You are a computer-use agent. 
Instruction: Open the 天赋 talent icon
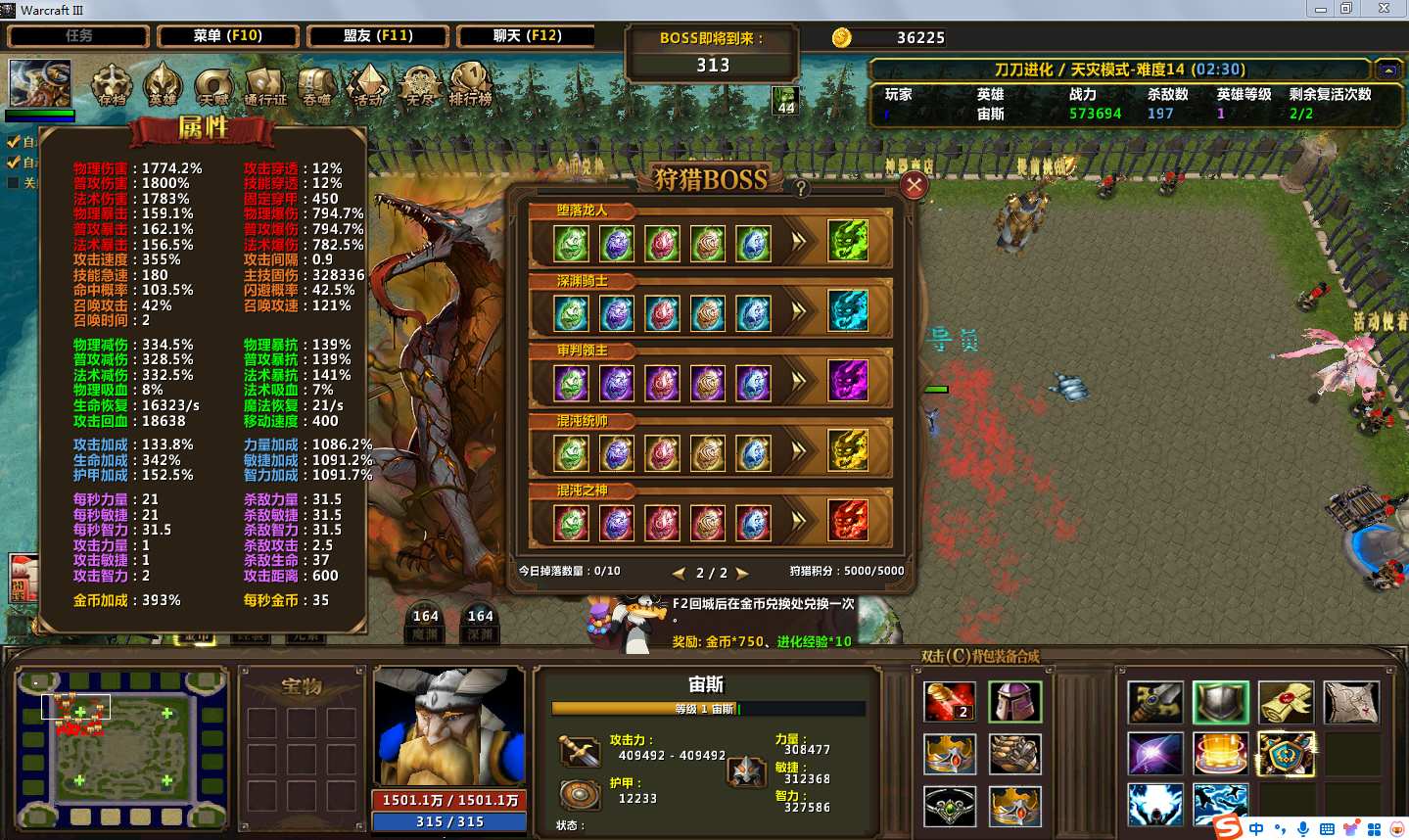click(213, 84)
